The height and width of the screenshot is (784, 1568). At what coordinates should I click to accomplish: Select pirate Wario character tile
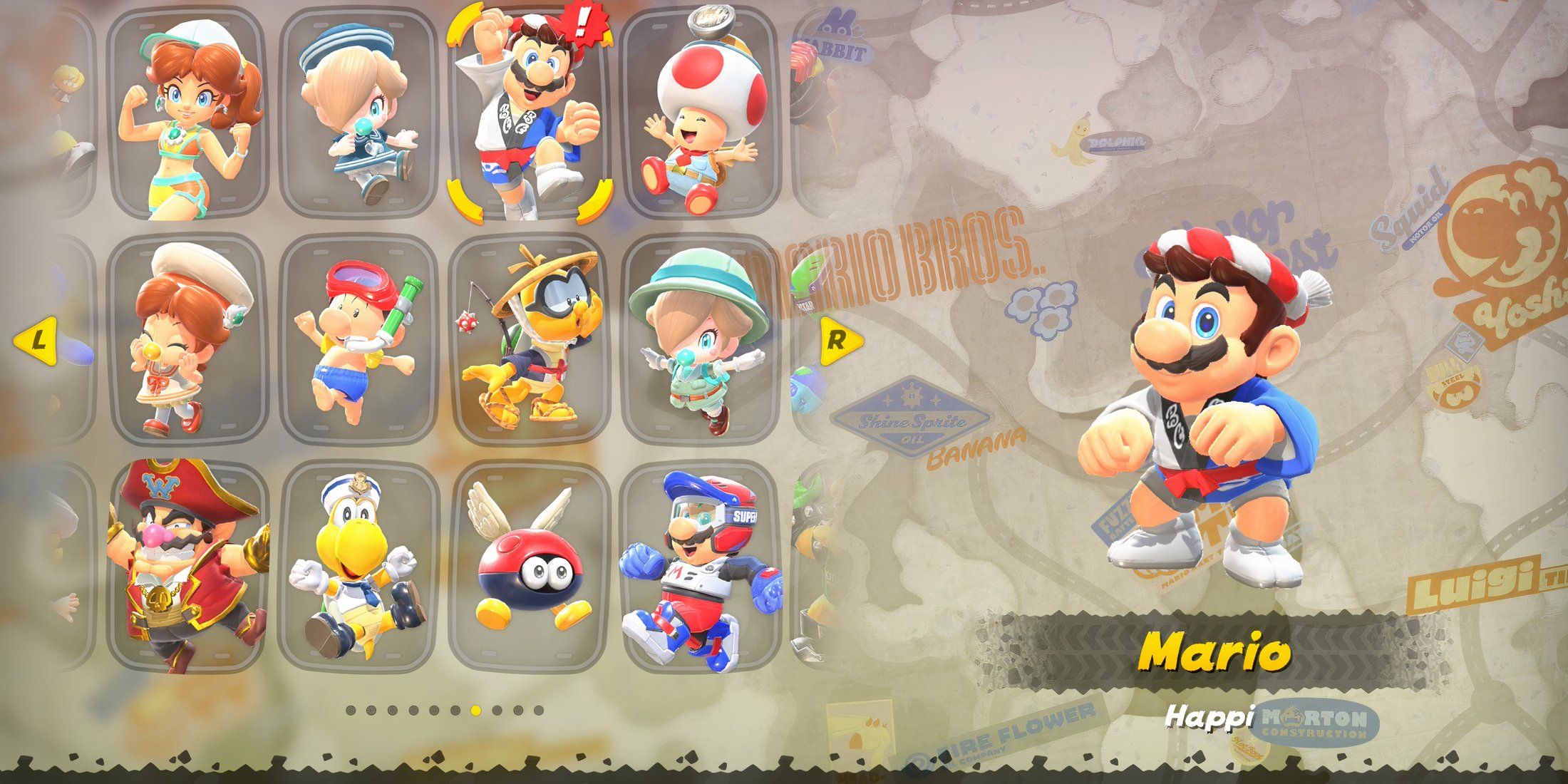point(187,567)
